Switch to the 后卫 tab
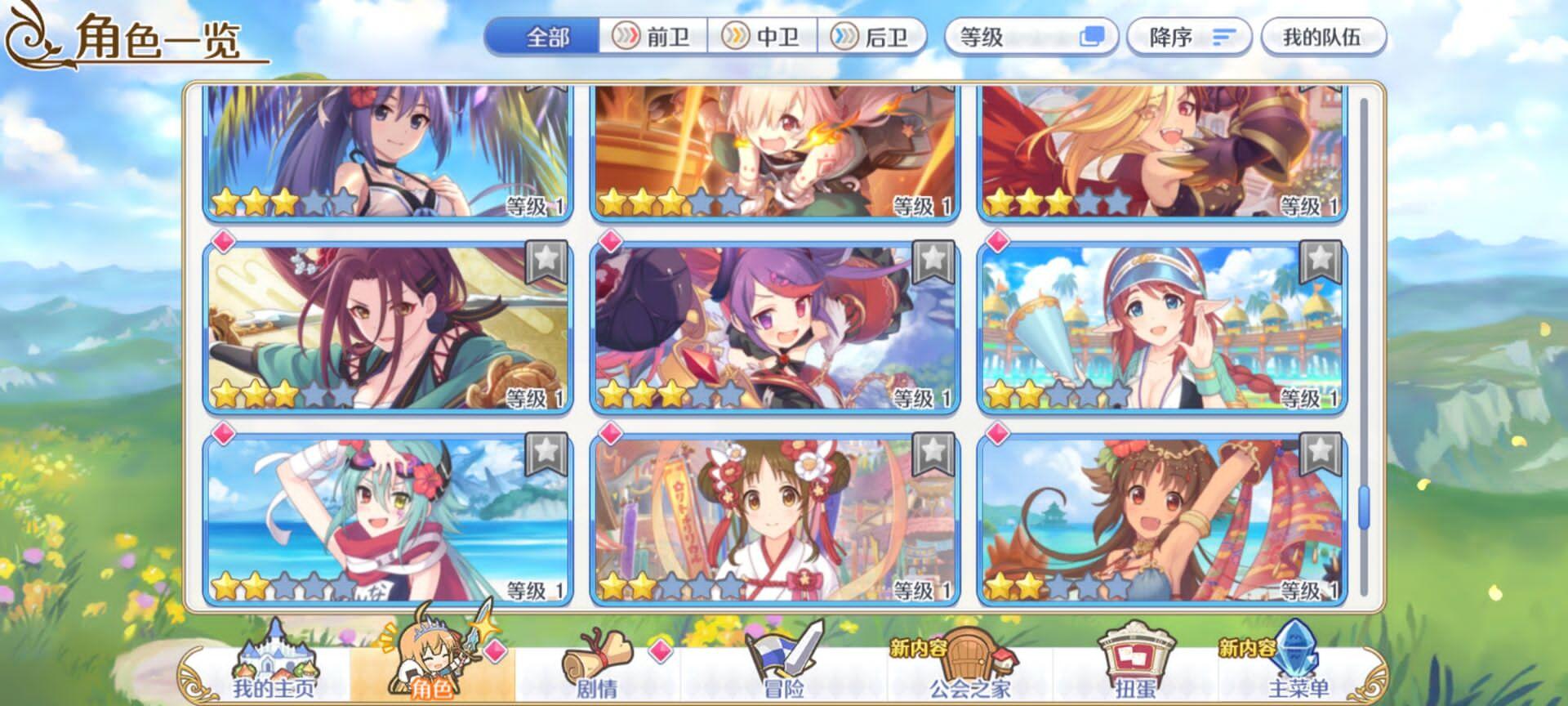The width and height of the screenshot is (1568, 706). 874,35
